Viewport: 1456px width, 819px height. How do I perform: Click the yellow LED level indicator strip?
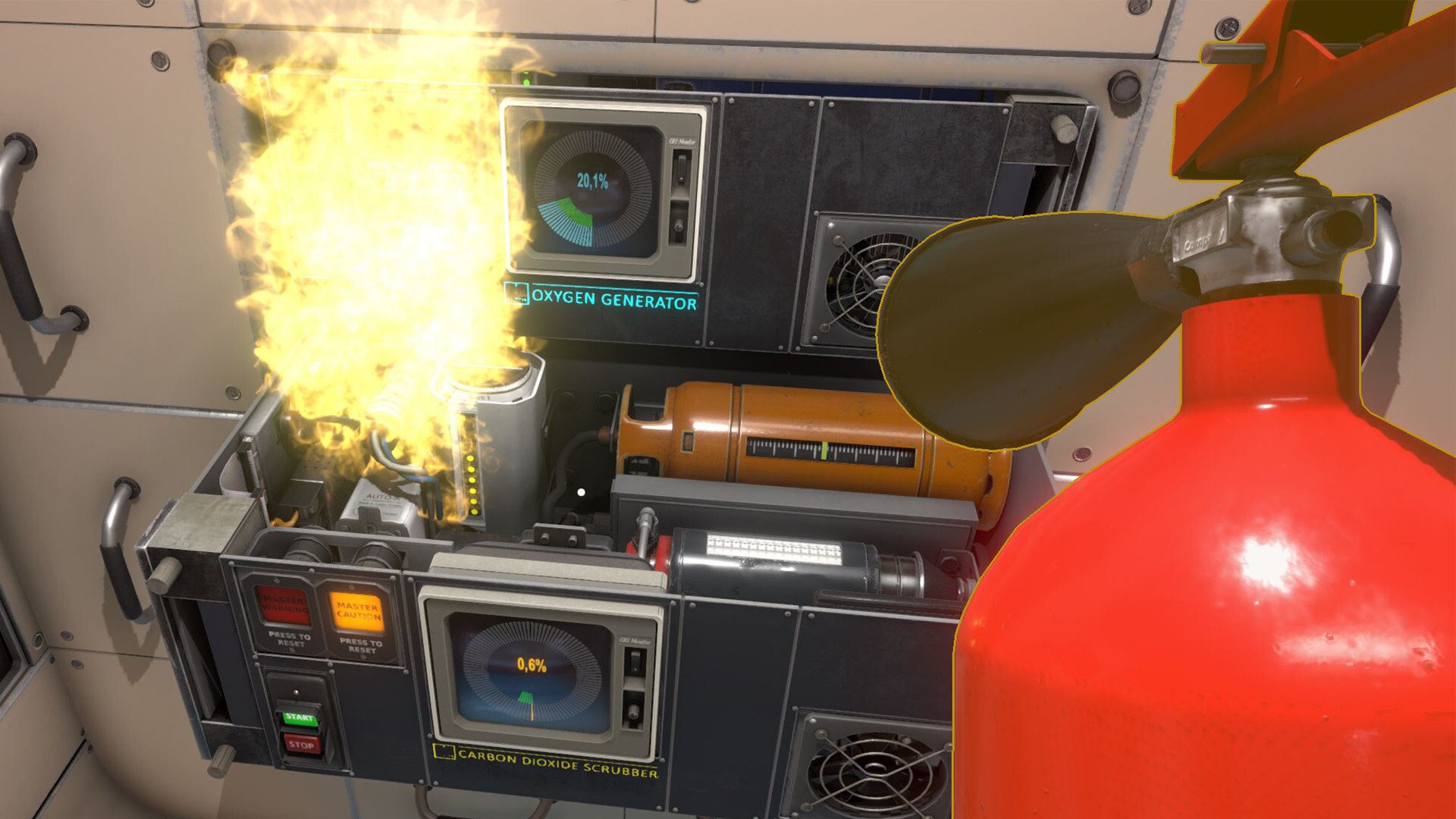[471, 485]
